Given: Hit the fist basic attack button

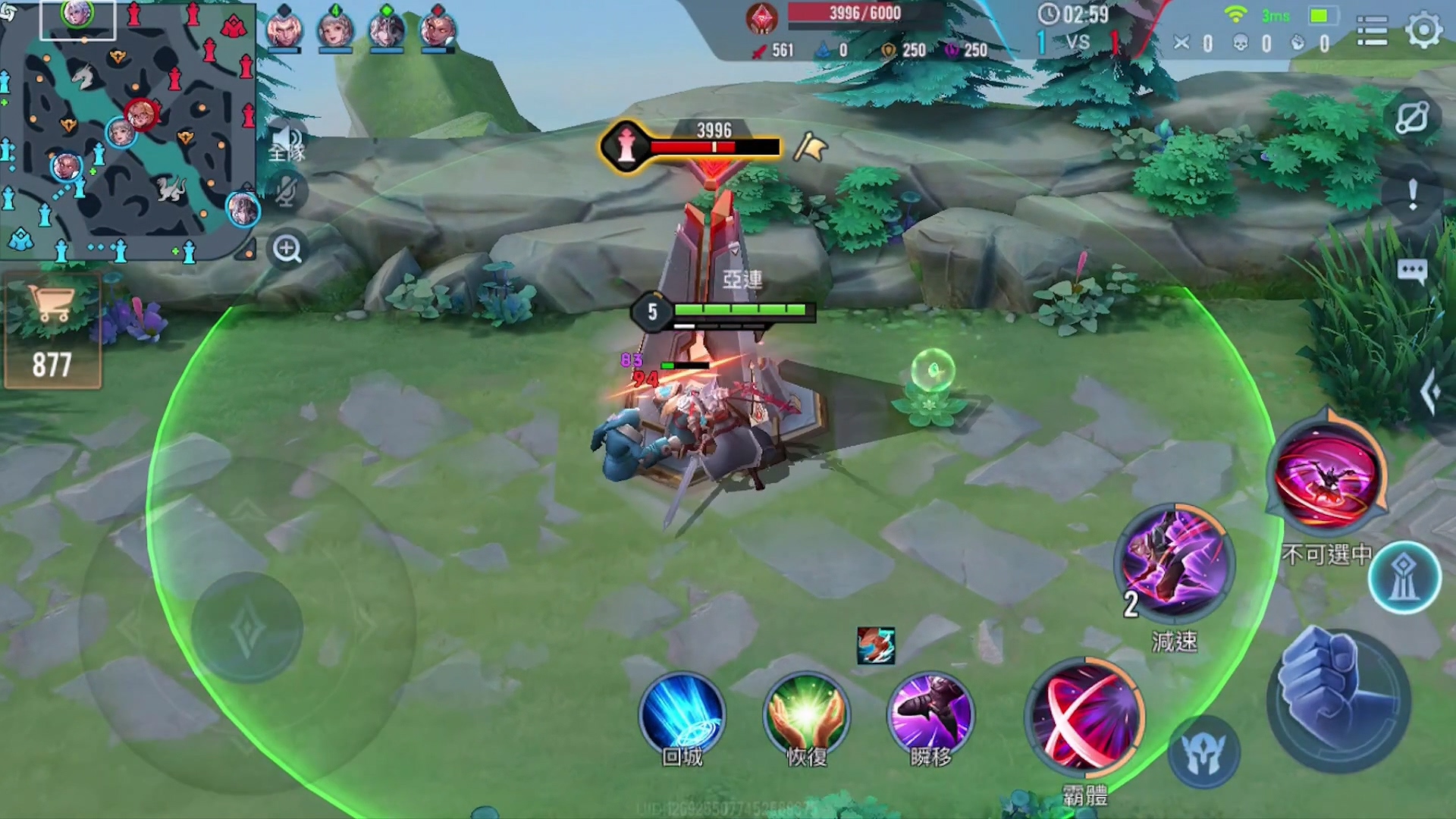Looking at the screenshot, I should coord(1338,699).
